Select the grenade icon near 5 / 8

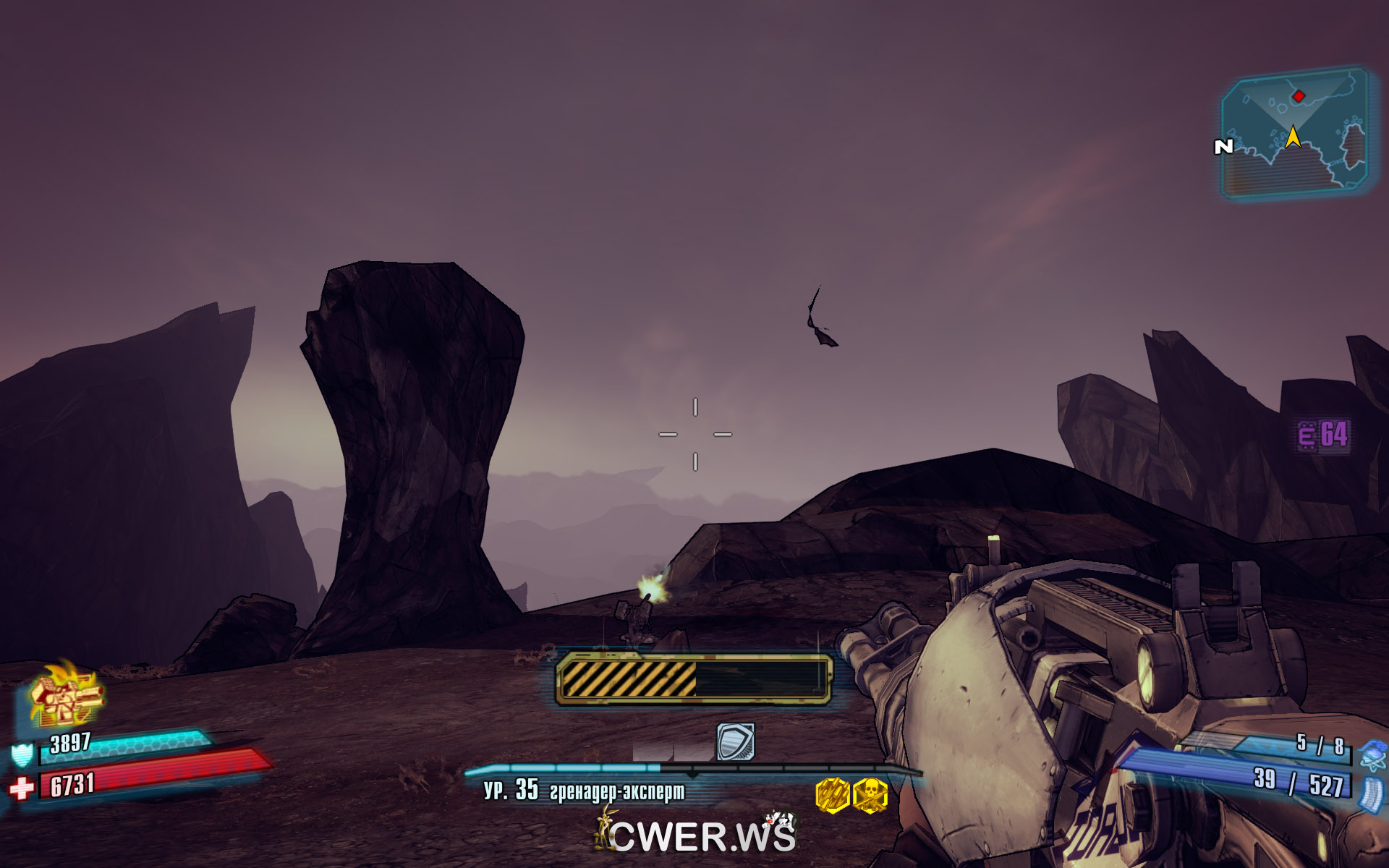pos(1372,754)
